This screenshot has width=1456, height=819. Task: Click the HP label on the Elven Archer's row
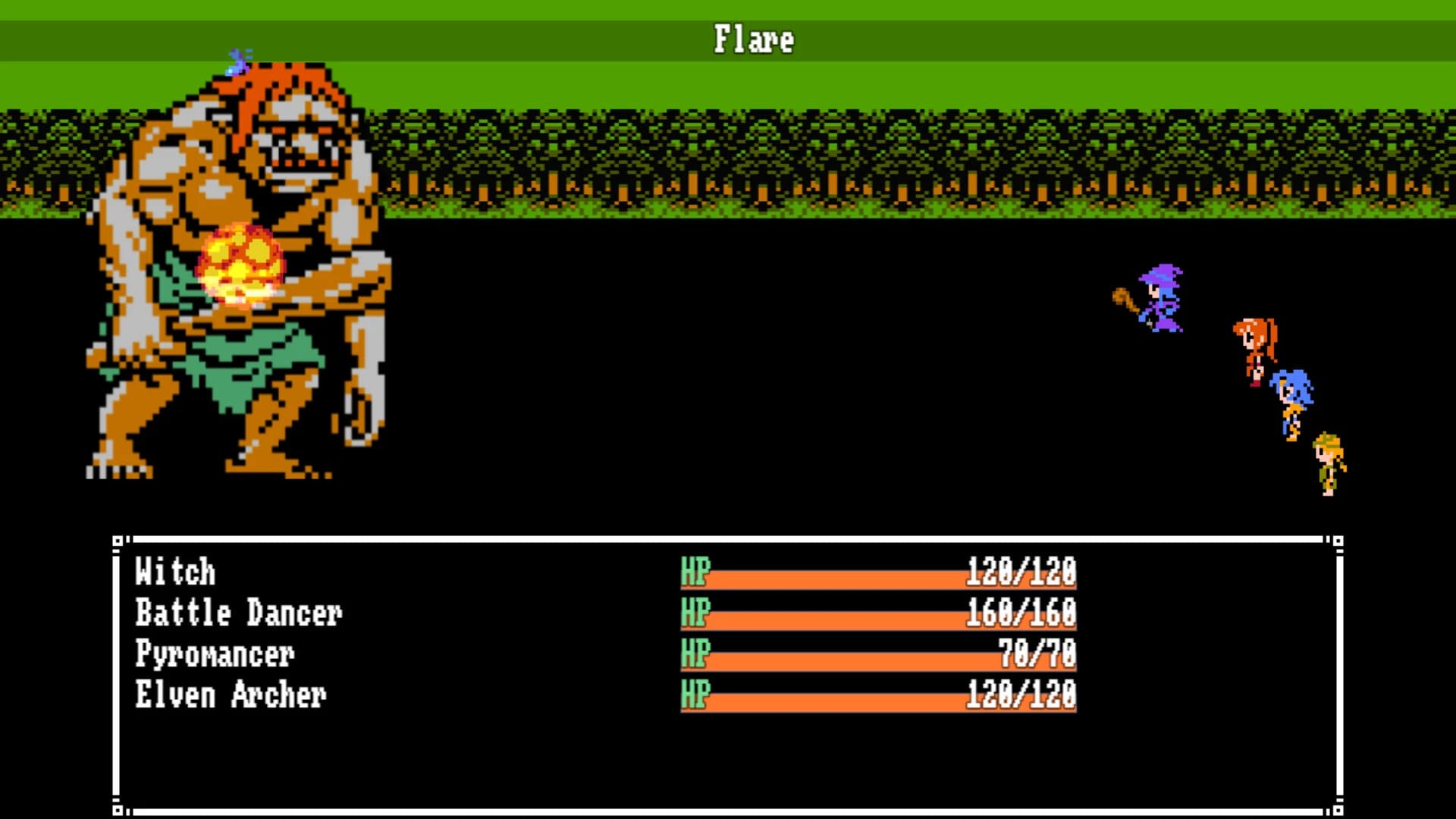click(x=694, y=695)
